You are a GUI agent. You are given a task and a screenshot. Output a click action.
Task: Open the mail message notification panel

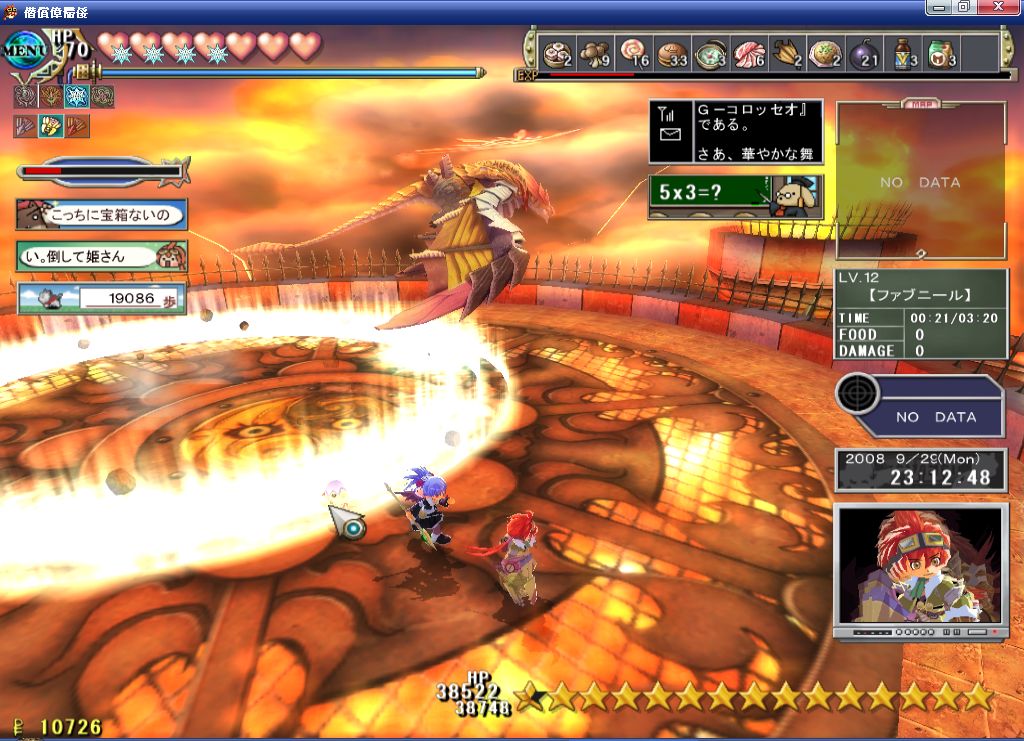735,131
